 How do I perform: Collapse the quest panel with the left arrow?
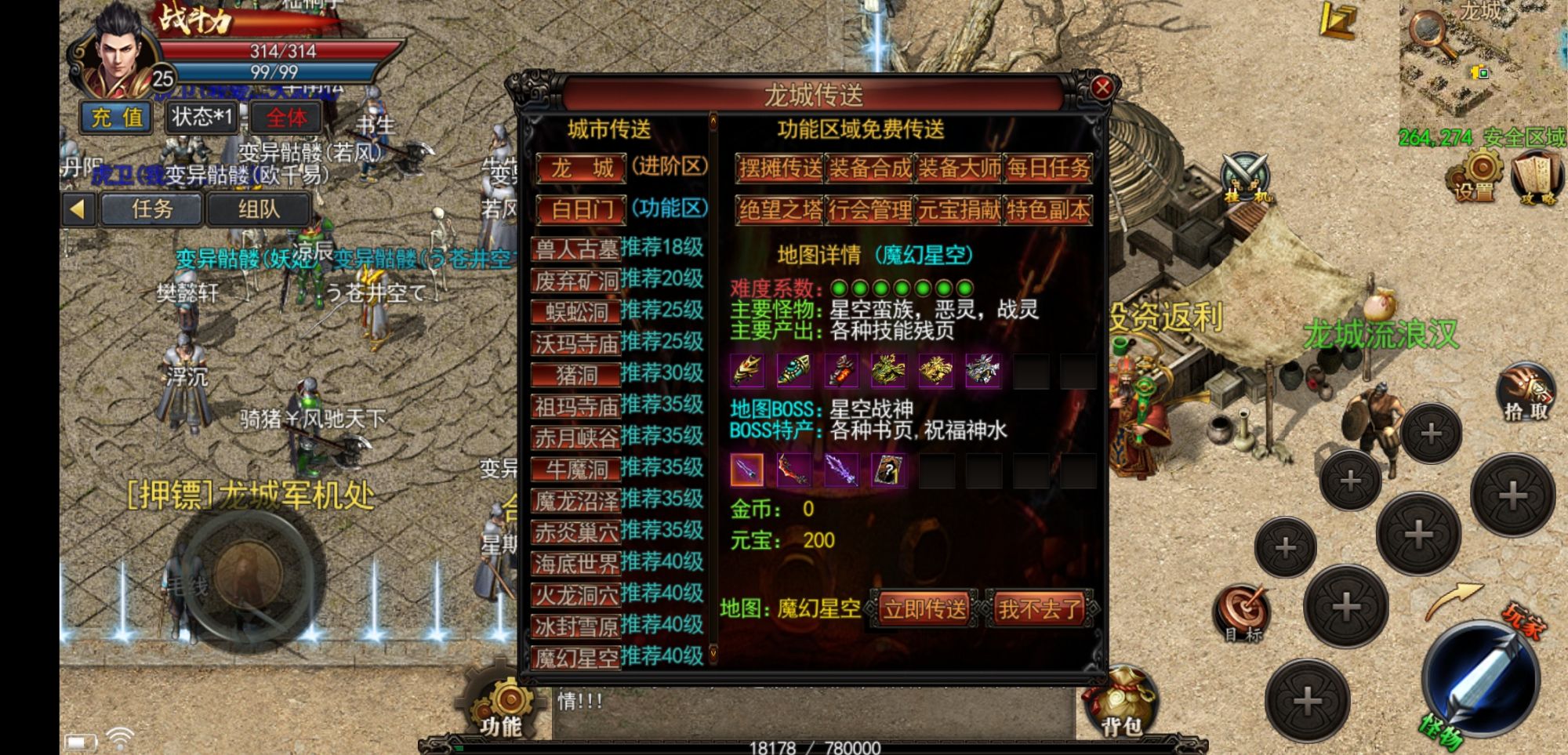point(76,208)
